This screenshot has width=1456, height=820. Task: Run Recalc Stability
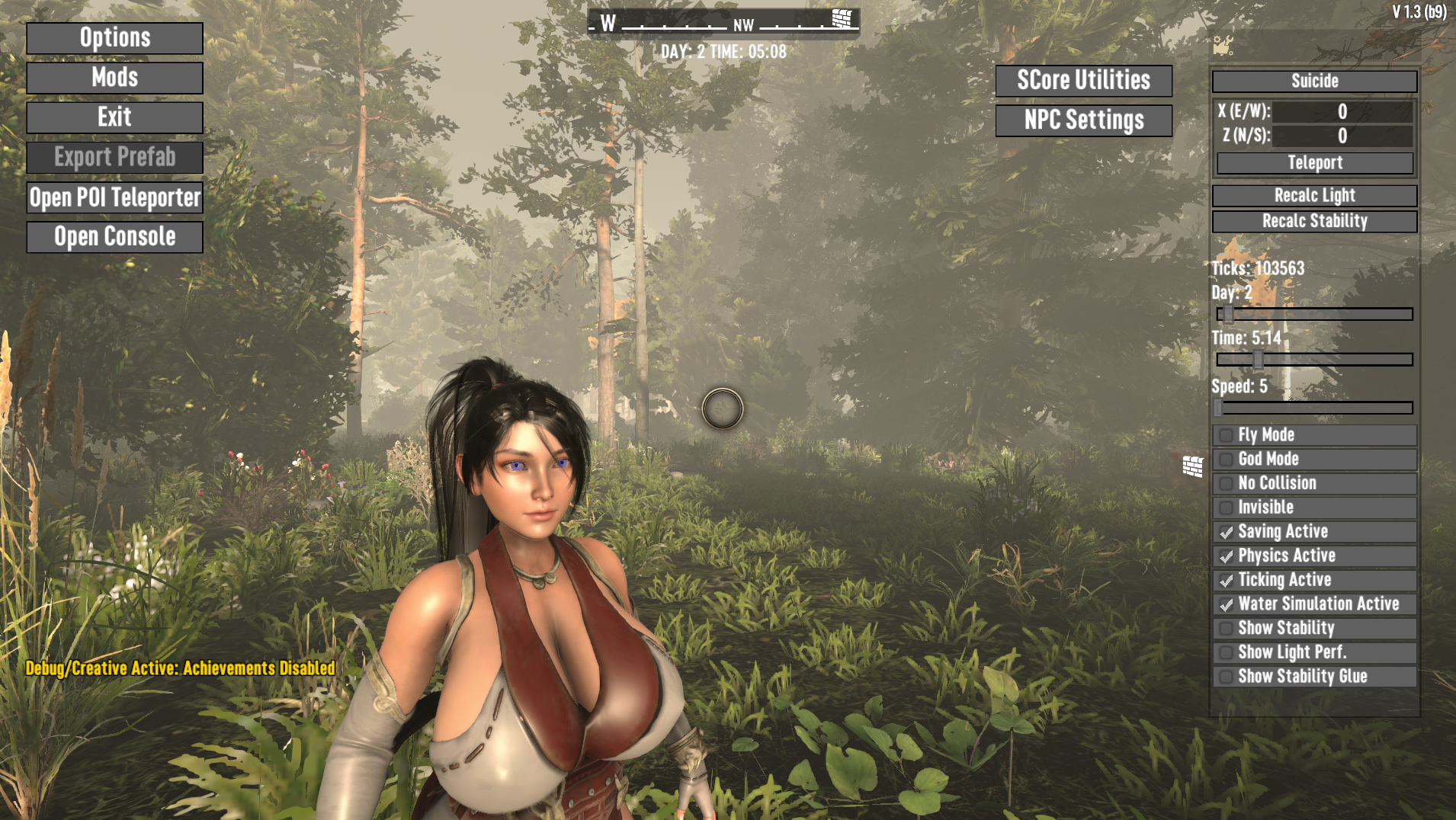(1314, 222)
